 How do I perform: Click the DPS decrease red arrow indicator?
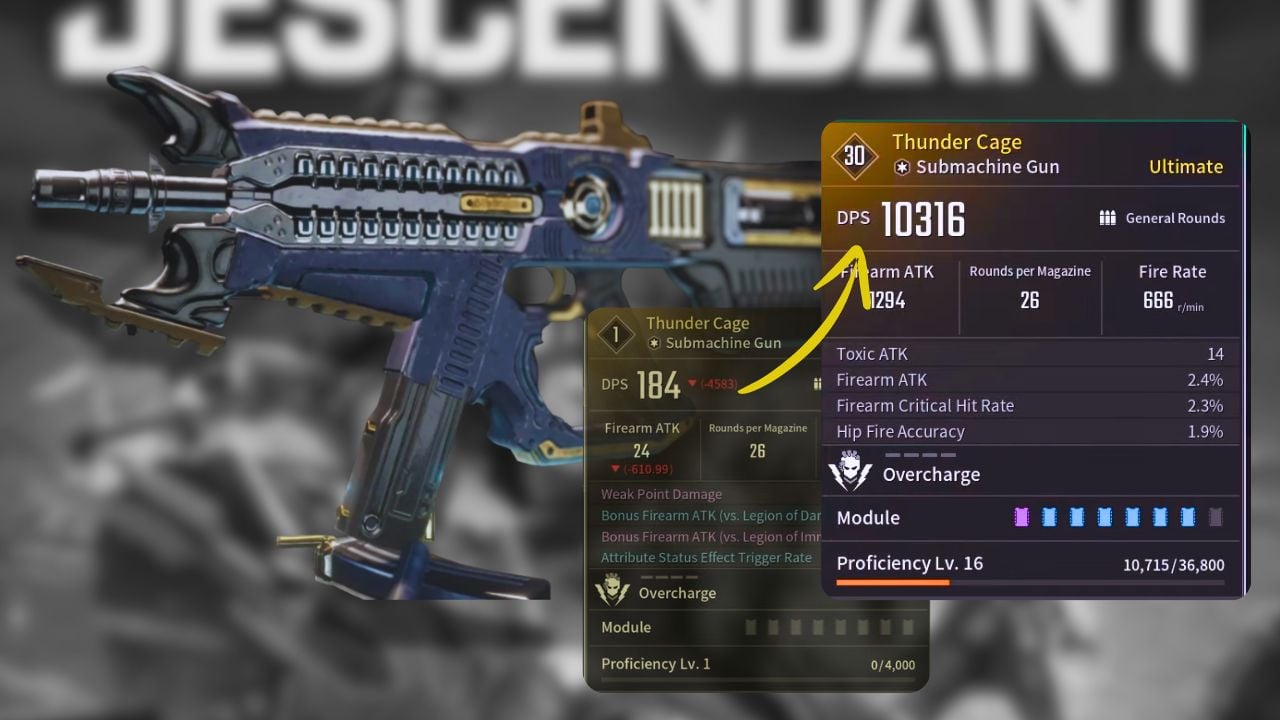coord(690,384)
